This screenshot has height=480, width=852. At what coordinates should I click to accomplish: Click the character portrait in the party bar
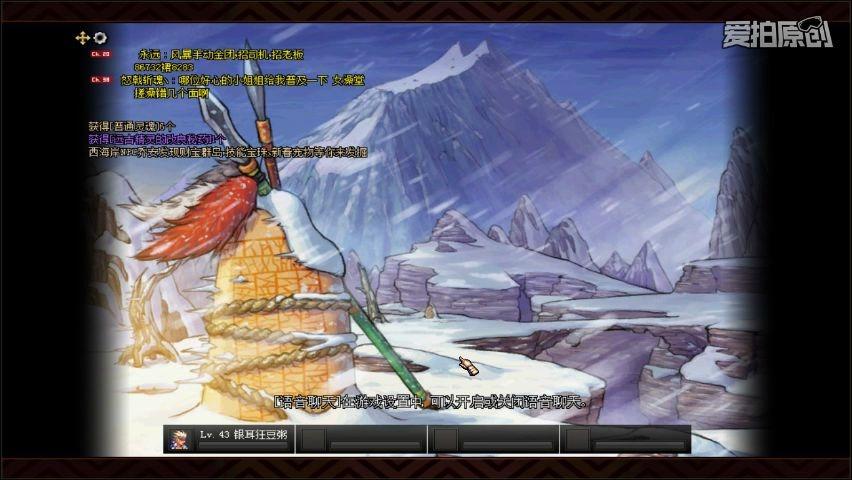179,439
